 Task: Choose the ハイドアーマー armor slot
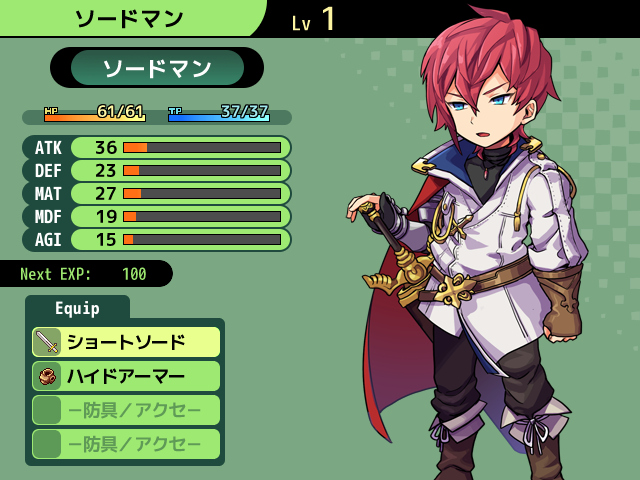pos(126,376)
